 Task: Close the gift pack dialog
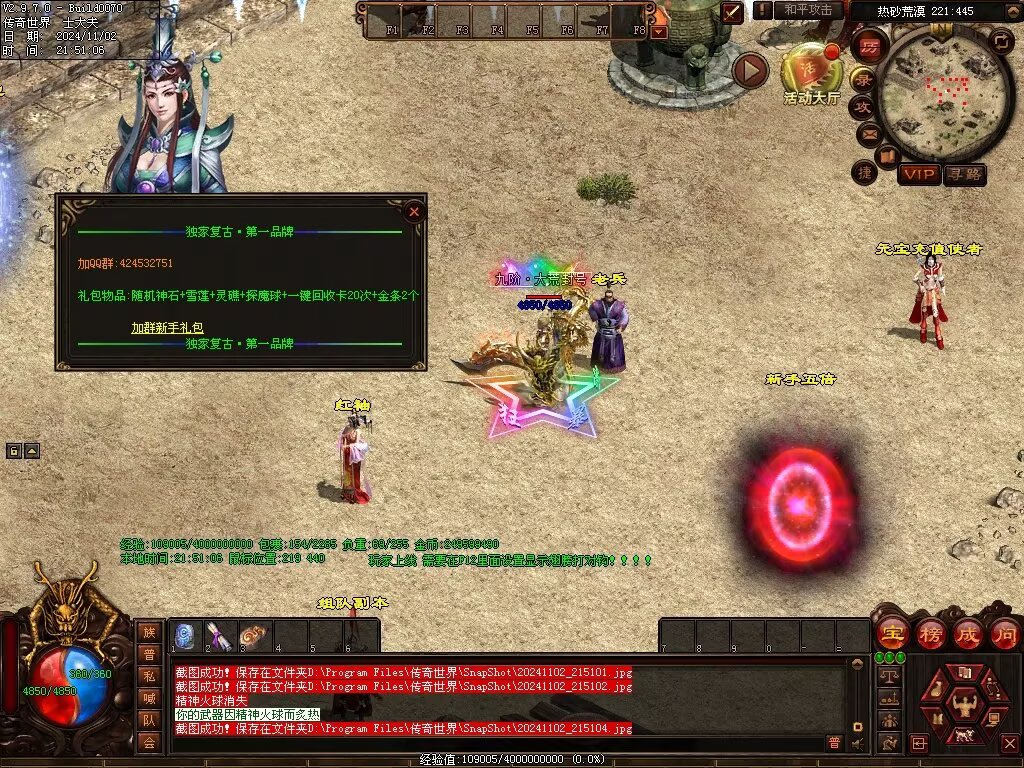pyautogui.click(x=414, y=211)
